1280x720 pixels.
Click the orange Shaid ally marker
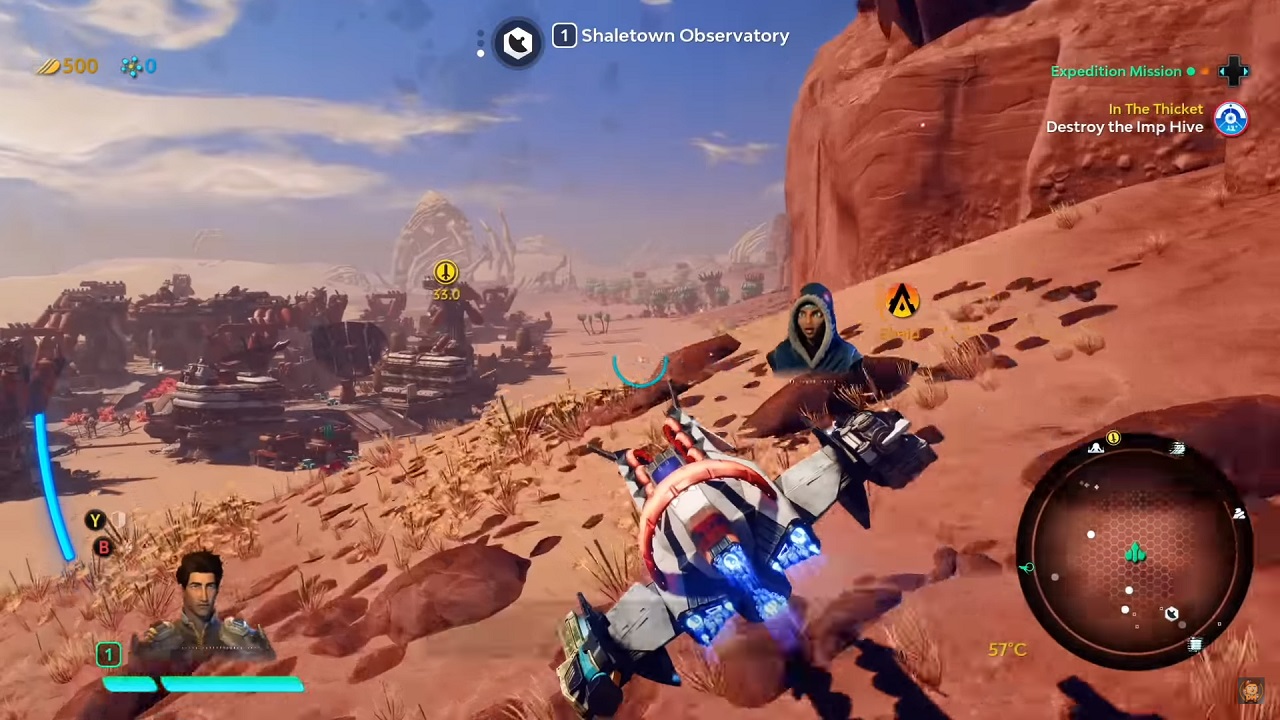pos(902,301)
